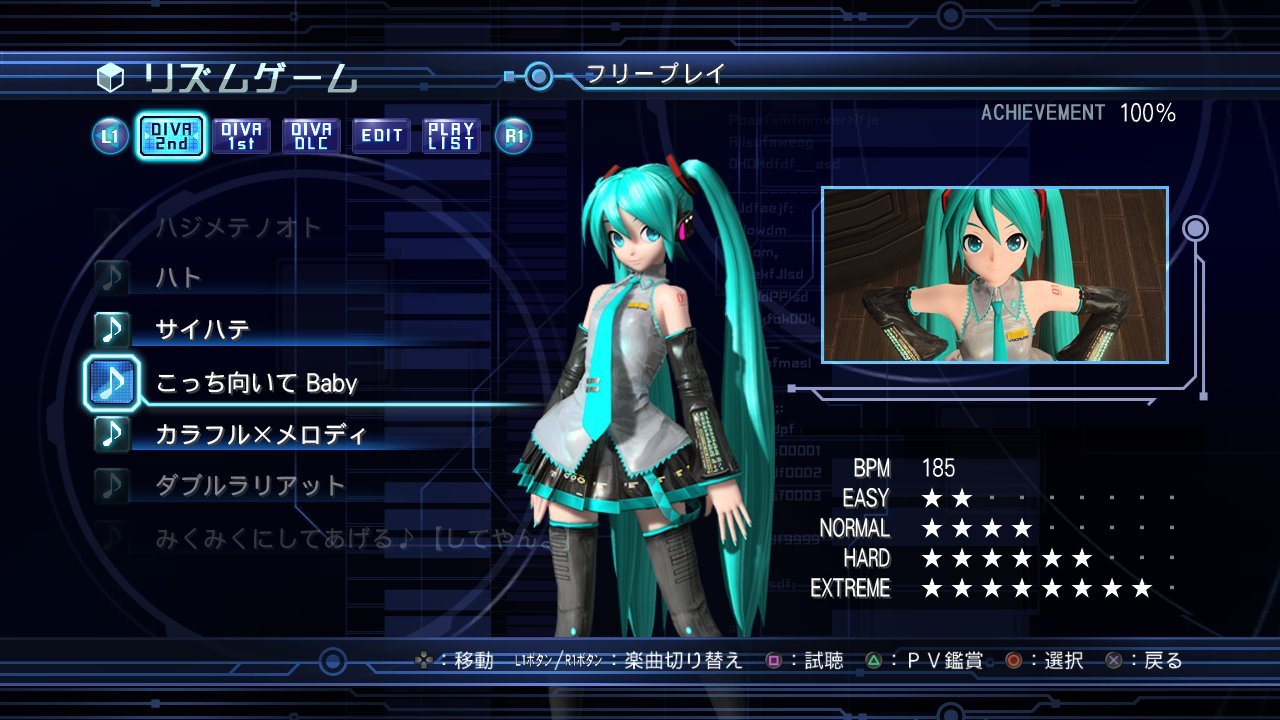
Task: Choose the song カラフル×メロディ
Action: 261,434
